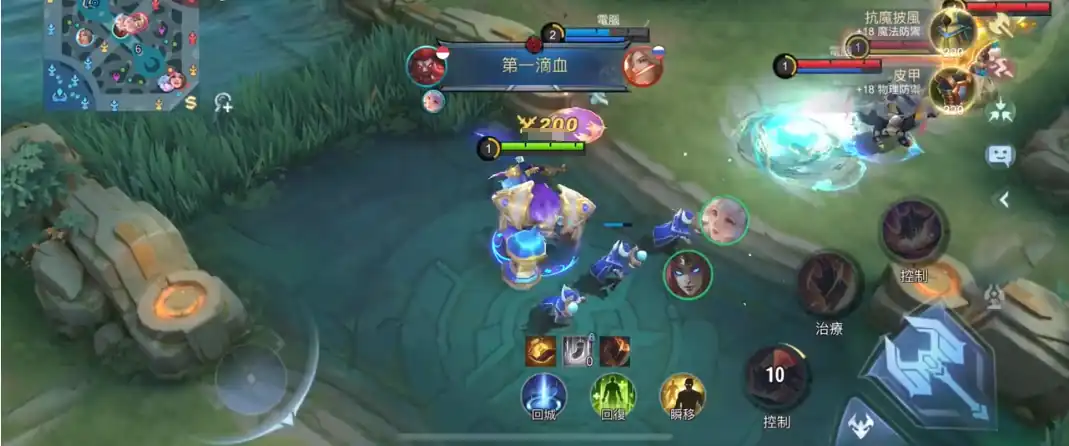Tap the gather arrows signal icon
Viewport: 1069px width, 446px height.
pos(1000,112)
